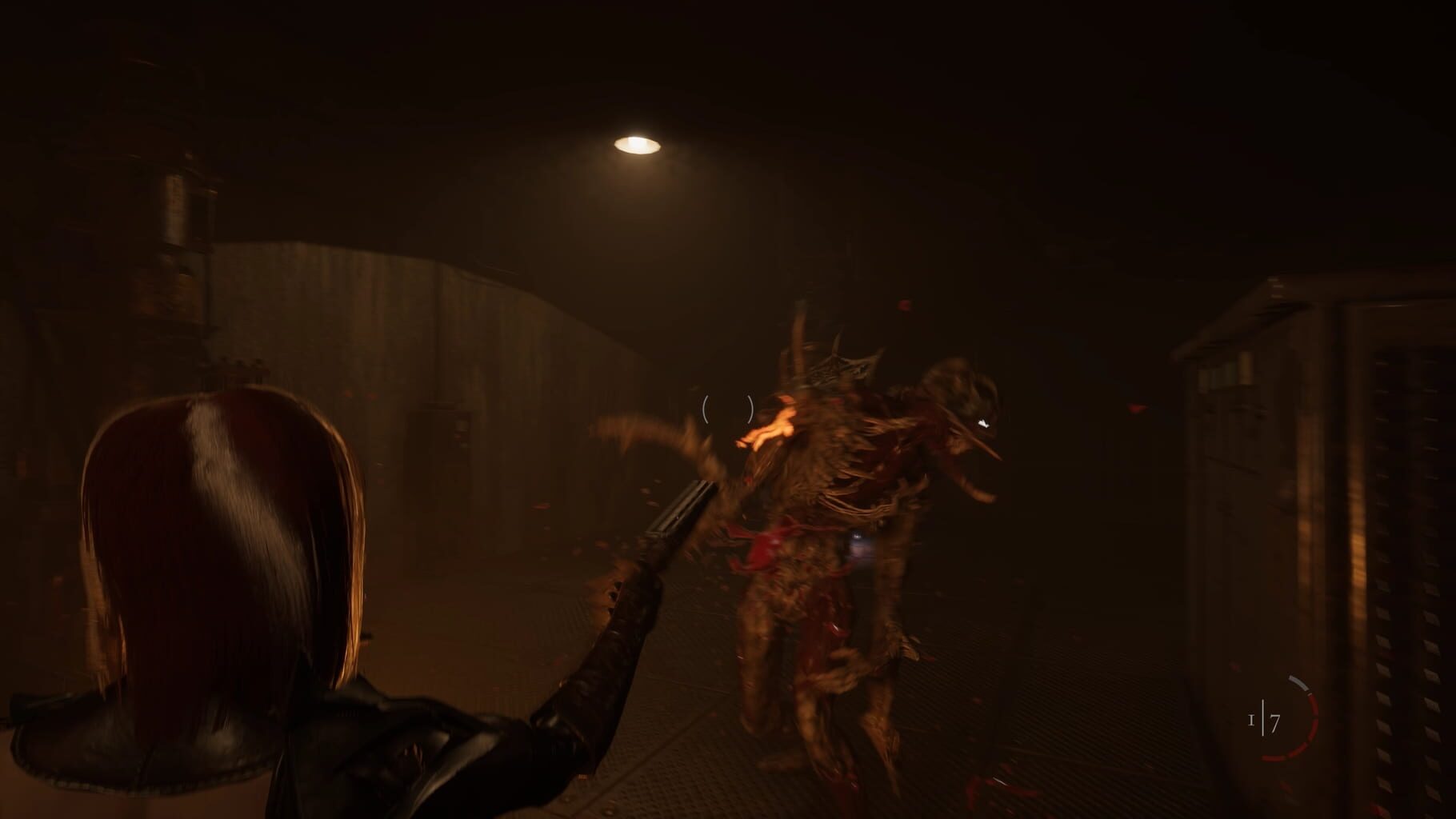Click the monster's glowing blue eye
The height and width of the screenshot is (819, 1456).
(x=982, y=423)
